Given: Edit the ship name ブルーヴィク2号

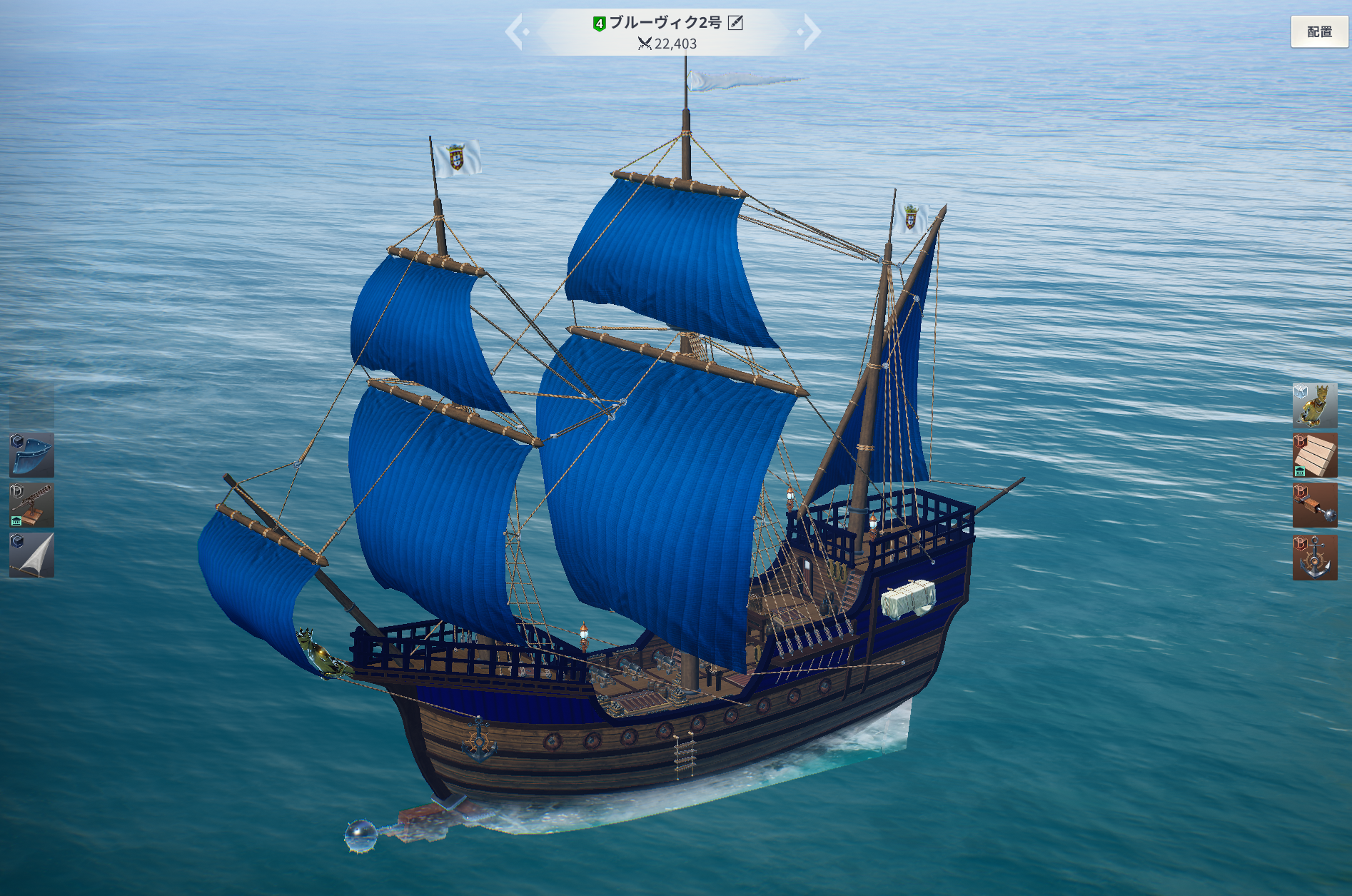Looking at the screenshot, I should tap(735, 23).
